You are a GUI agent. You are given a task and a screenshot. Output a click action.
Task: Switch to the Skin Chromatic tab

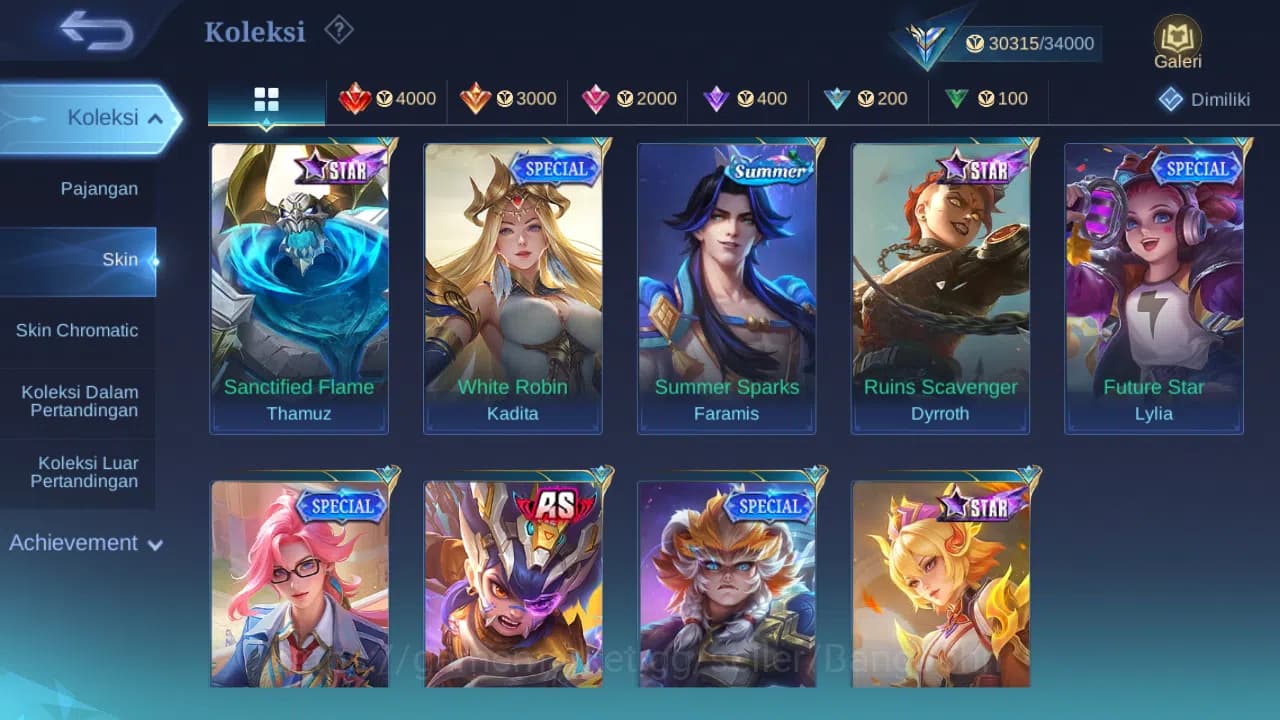(78, 330)
